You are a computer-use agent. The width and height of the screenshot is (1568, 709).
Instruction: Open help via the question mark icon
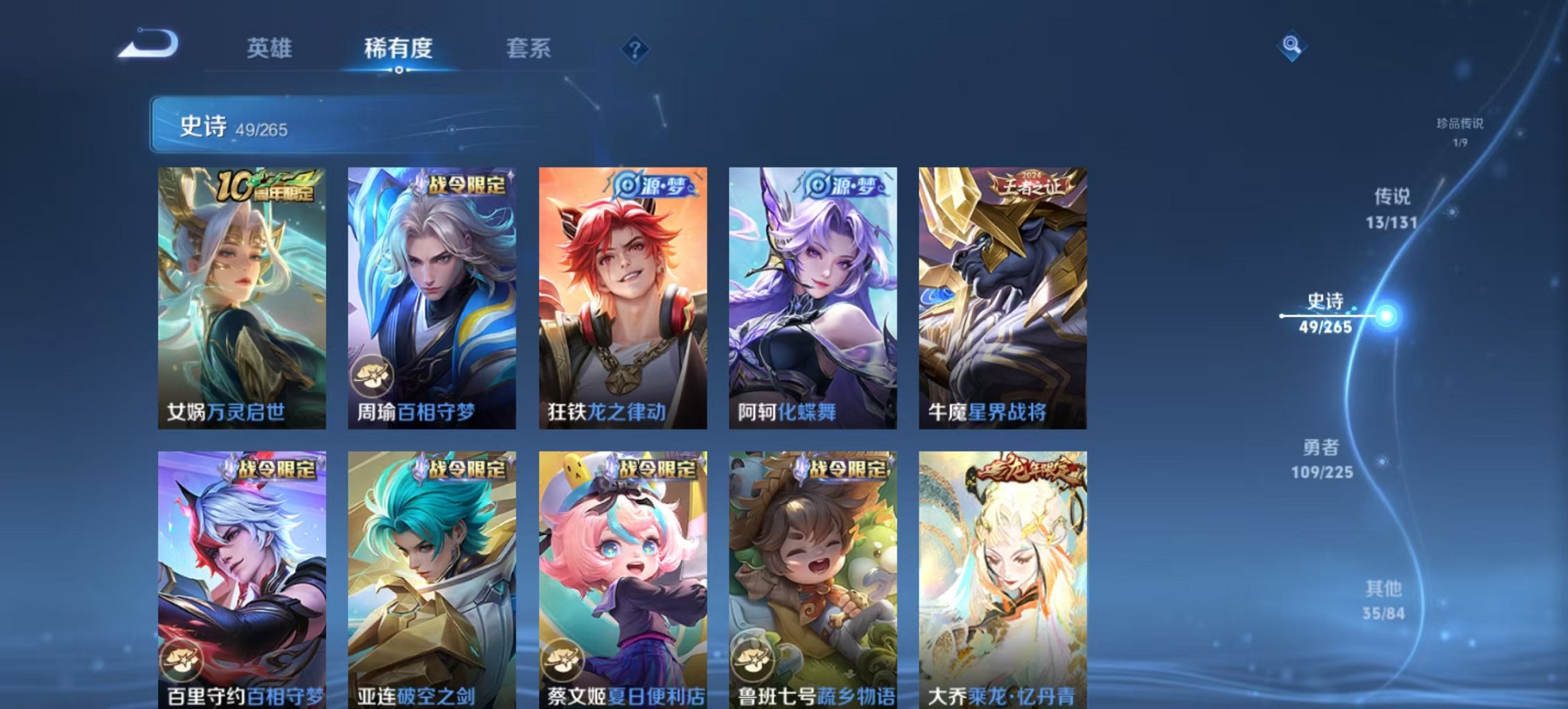point(633,47)
